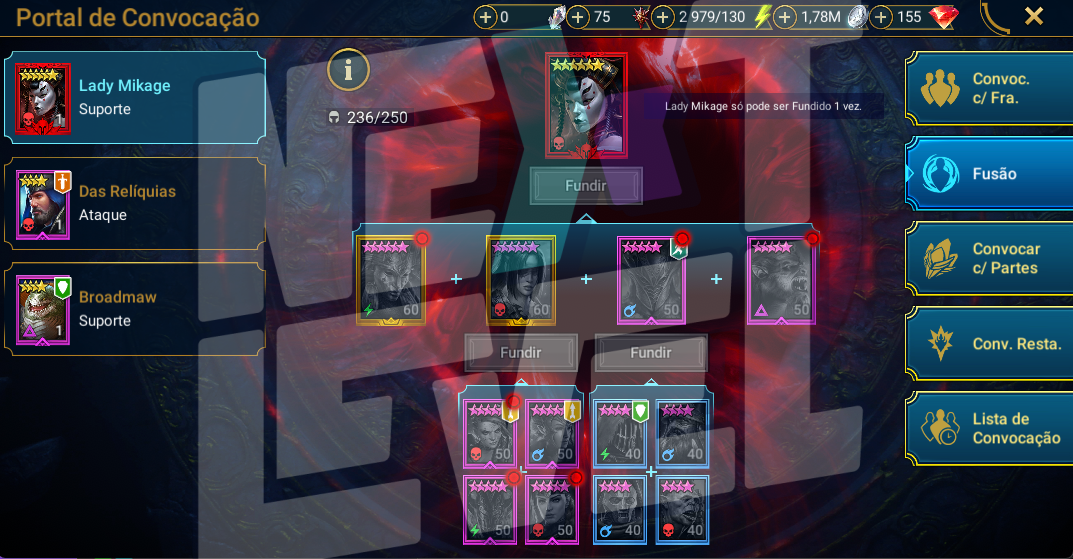Add more red gems with the plus button
This screenshot has height=559, width=1073.
coord(881,17)
